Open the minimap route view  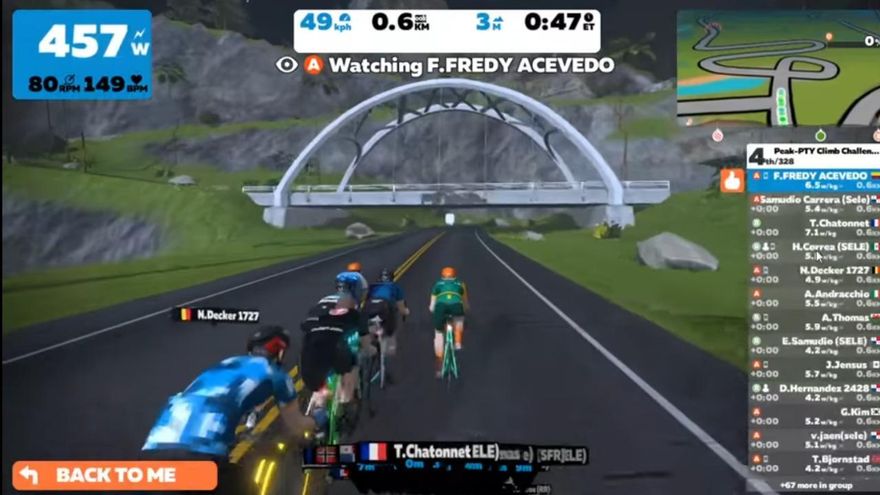tap(777, 68)
